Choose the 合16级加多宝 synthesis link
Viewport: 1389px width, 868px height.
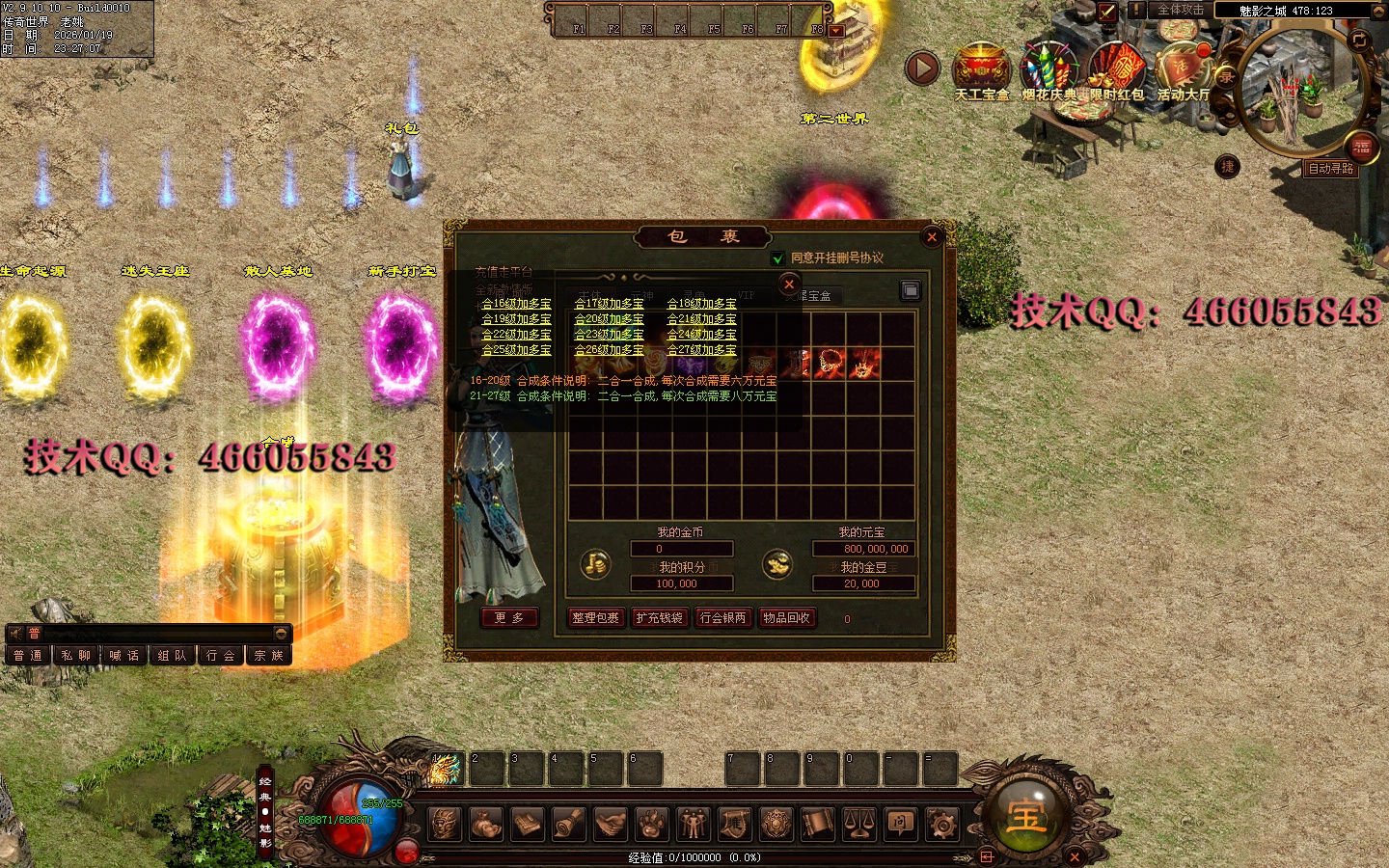[x=516, y=304]
